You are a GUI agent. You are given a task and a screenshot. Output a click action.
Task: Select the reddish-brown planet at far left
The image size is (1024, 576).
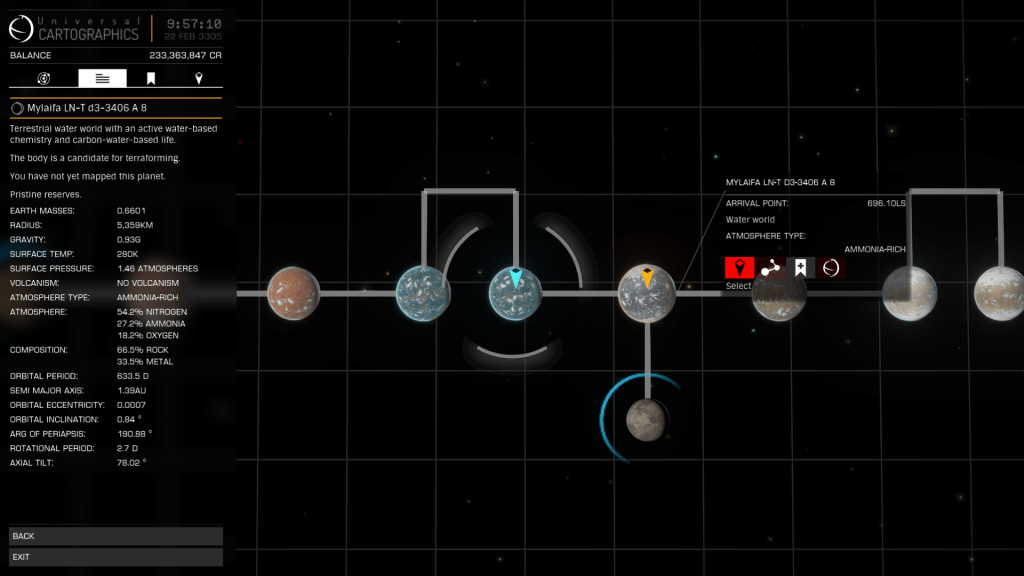pos(294,294)
